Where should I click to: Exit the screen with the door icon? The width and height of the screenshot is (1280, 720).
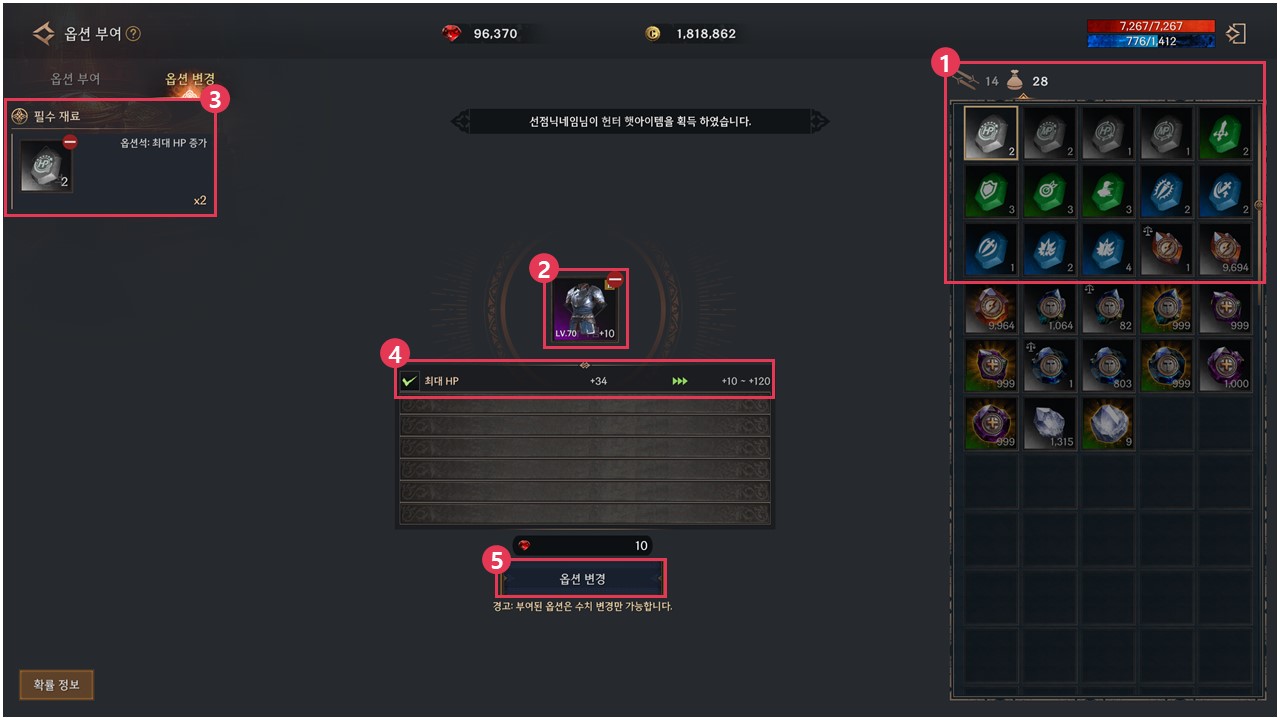point(1236,34)
